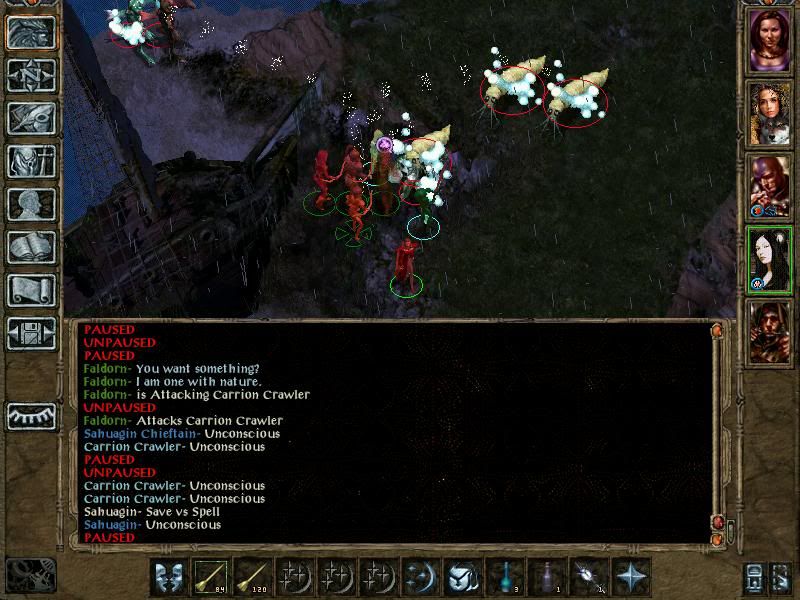The width and height of the screenshot is (800, 600).
Task: Select the purple-hooded character portrait
Action: tap(769, 185)
